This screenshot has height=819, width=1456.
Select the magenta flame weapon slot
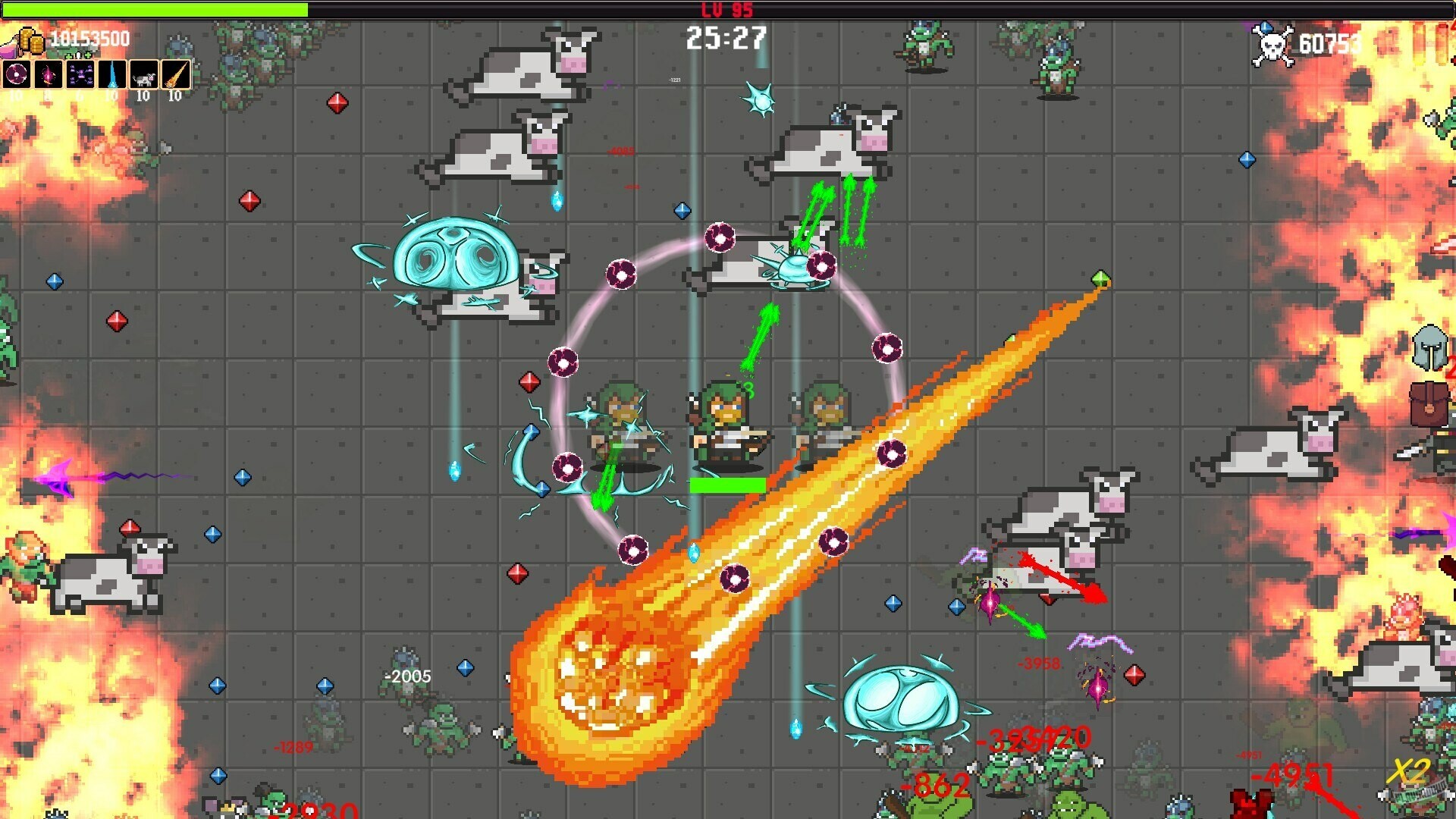pos(48,74)
